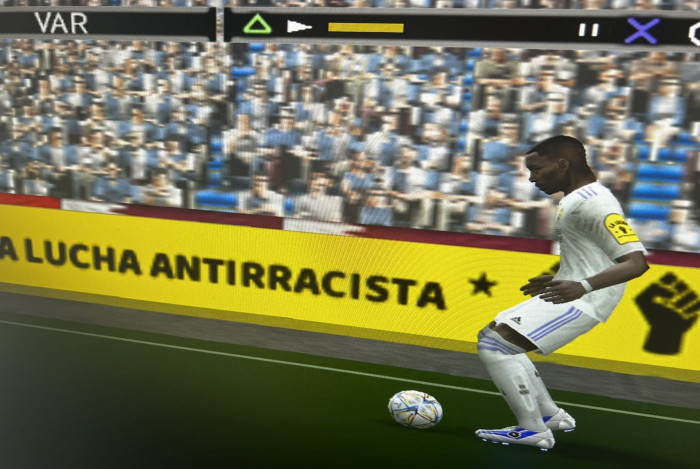Click the replay play arrow icon
The image size is (700, 469).
tap(298, 27)
